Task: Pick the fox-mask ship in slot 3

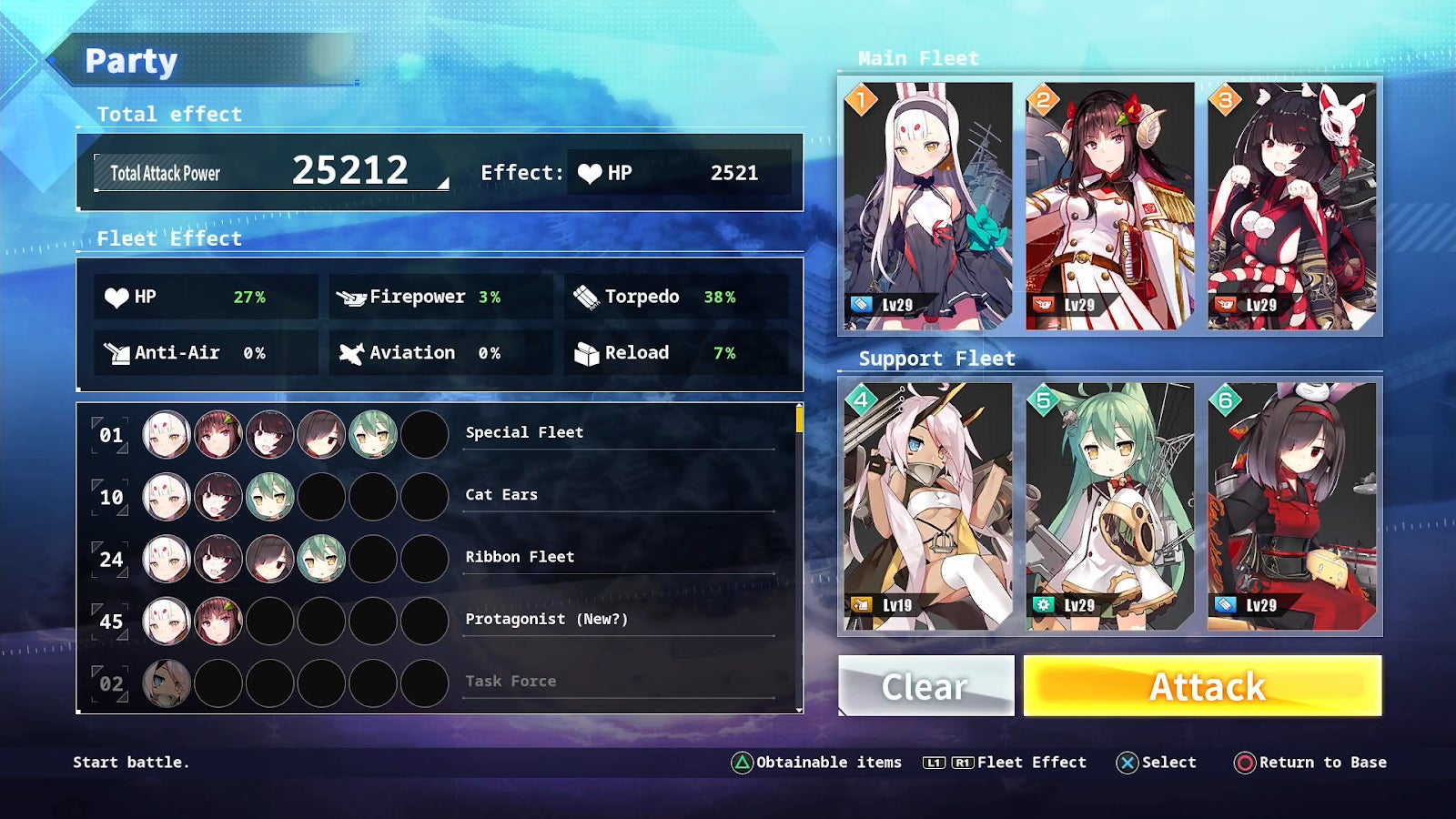Action: coord(1292,206)
